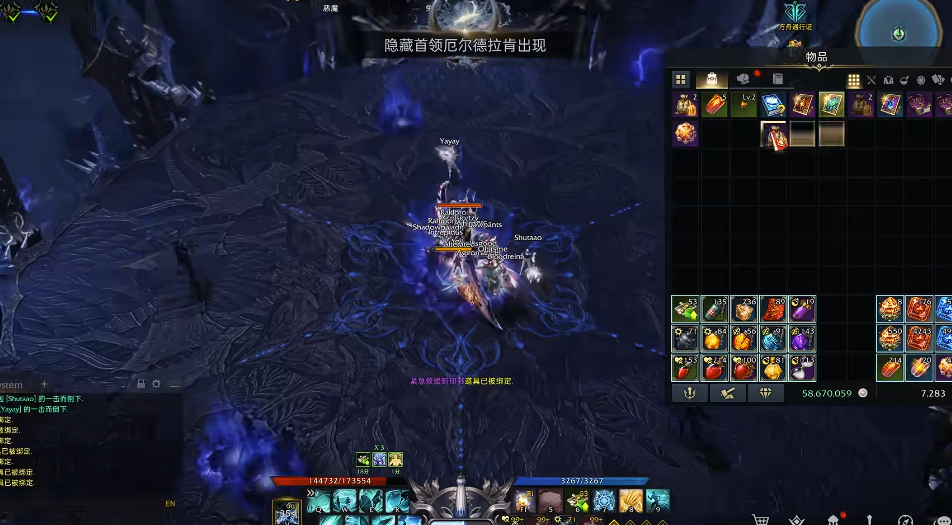Select the book-shaped inventory tab
This screenshot has width=952, height=525.
pos(777,80)
